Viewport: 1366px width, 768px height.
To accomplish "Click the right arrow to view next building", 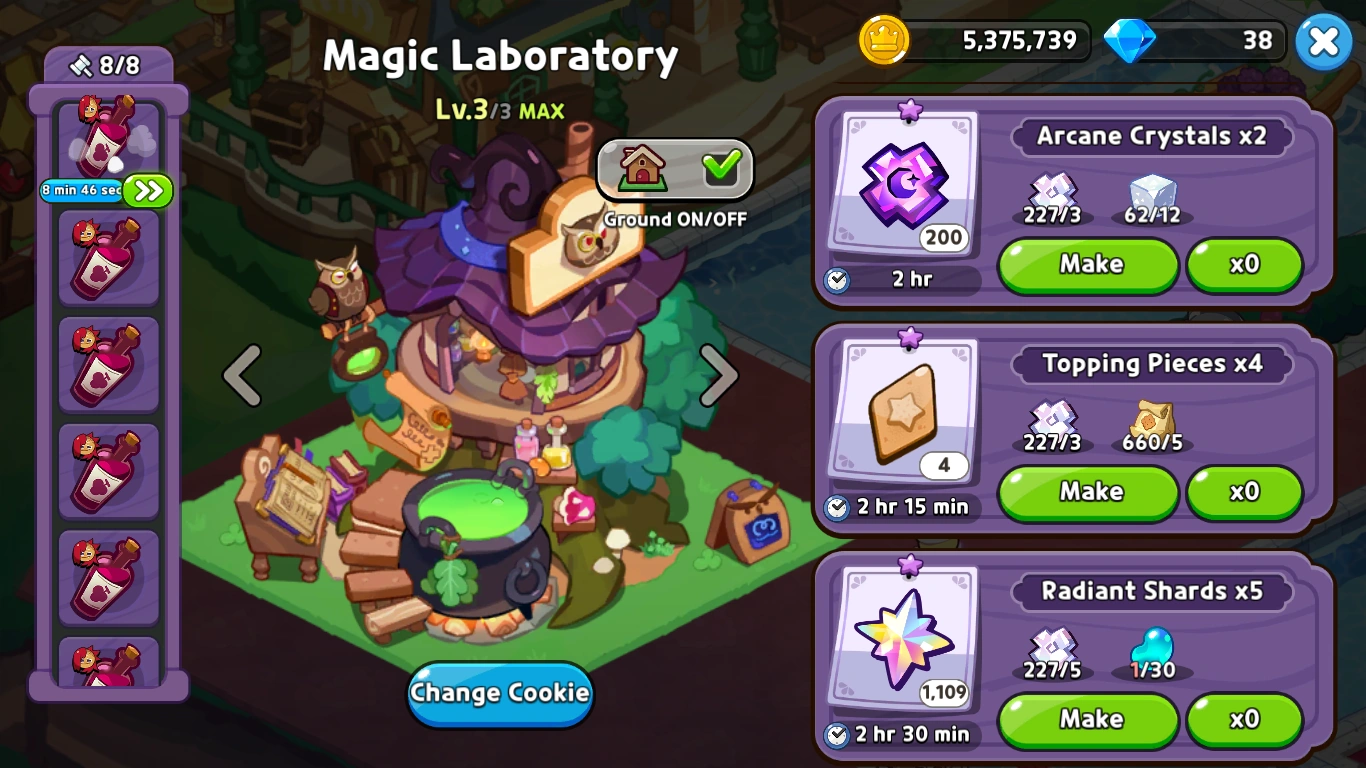I will pyautogui.click(x=718, y=374).
